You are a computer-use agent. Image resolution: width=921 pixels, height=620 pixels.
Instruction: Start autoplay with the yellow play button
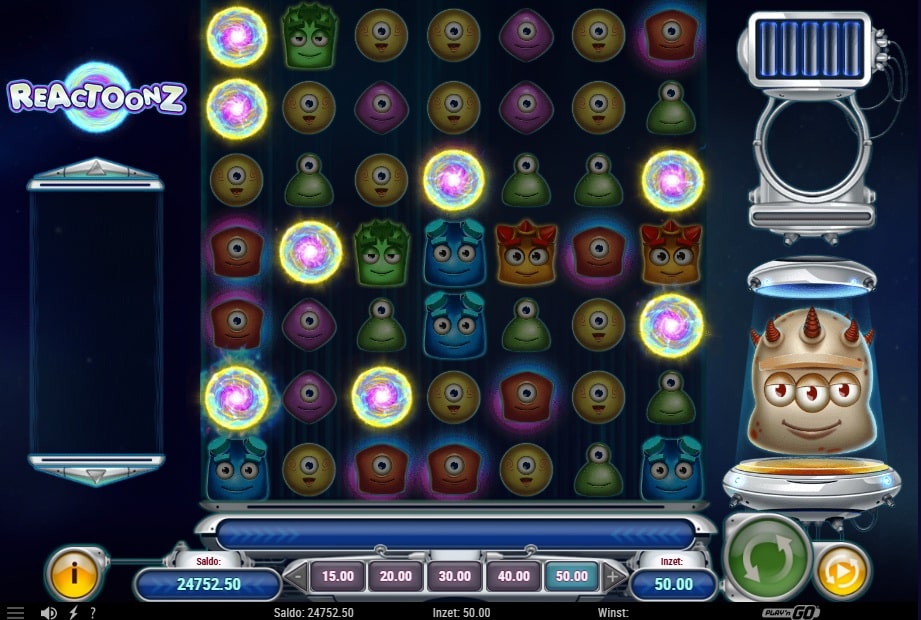pos(843,573)
